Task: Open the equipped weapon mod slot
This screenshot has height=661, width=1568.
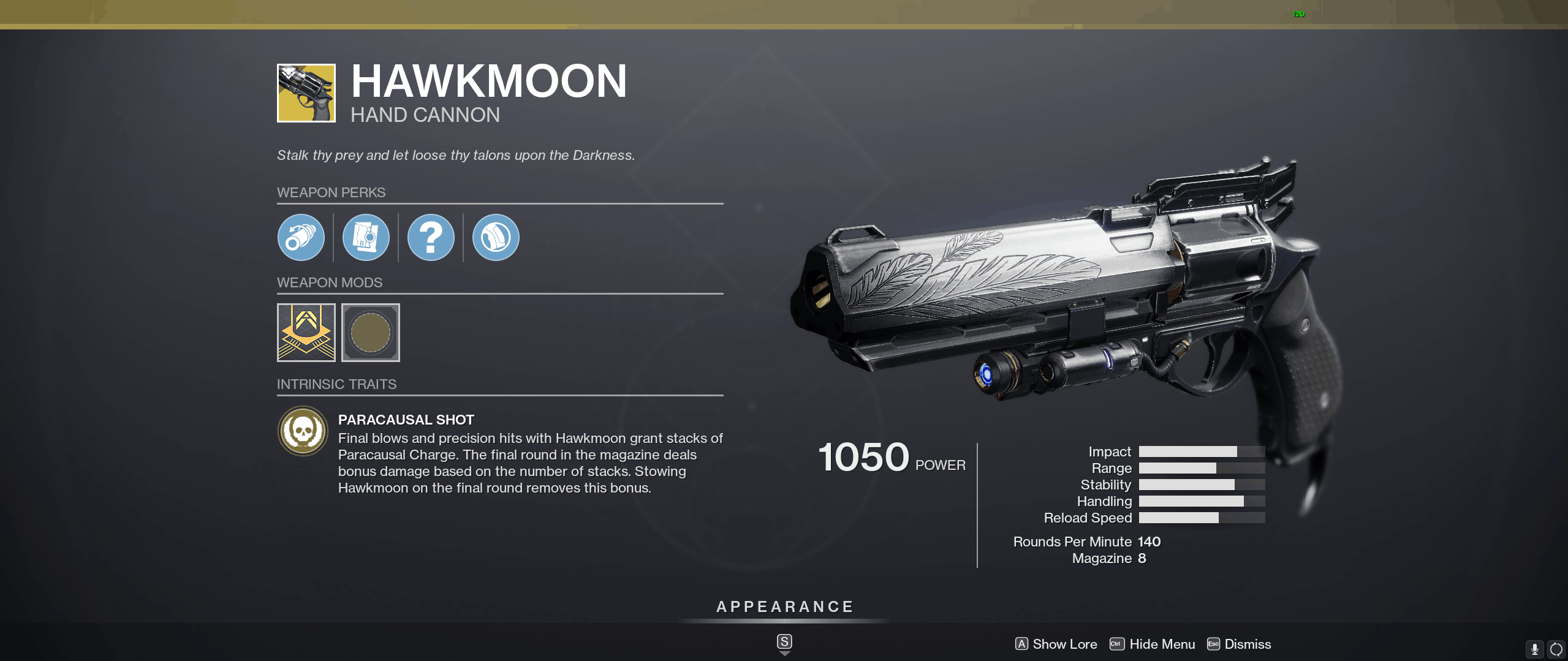Action: click(x=305, y=333)
